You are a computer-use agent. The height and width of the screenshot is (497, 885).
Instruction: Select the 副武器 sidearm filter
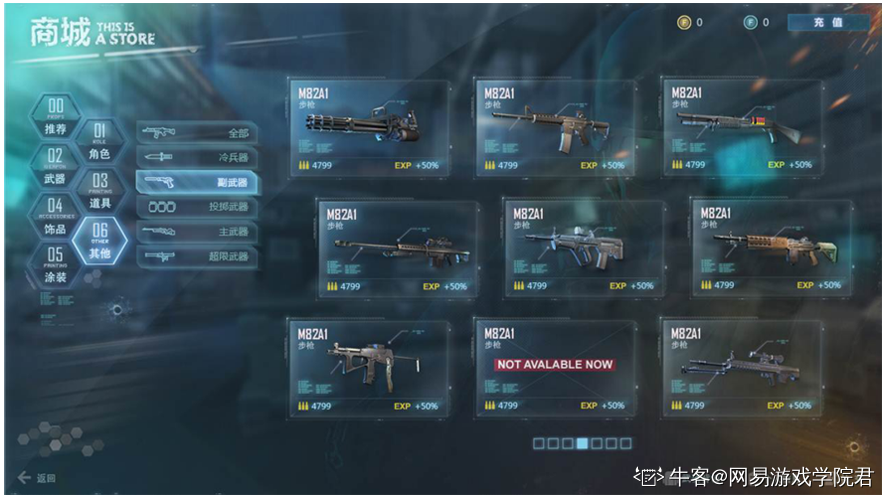click(196, 182)
